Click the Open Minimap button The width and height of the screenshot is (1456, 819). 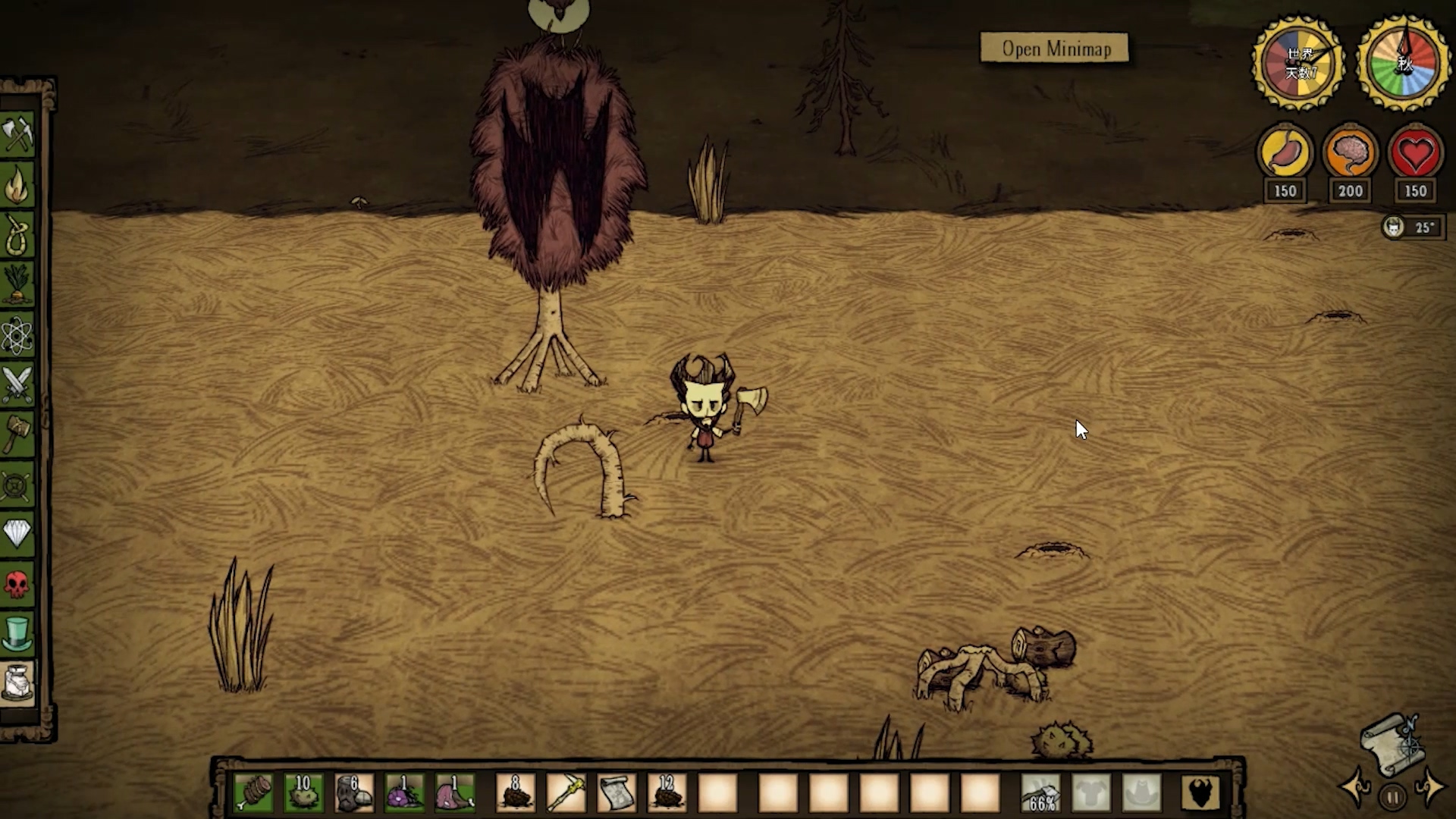[x=1054, y=49]
